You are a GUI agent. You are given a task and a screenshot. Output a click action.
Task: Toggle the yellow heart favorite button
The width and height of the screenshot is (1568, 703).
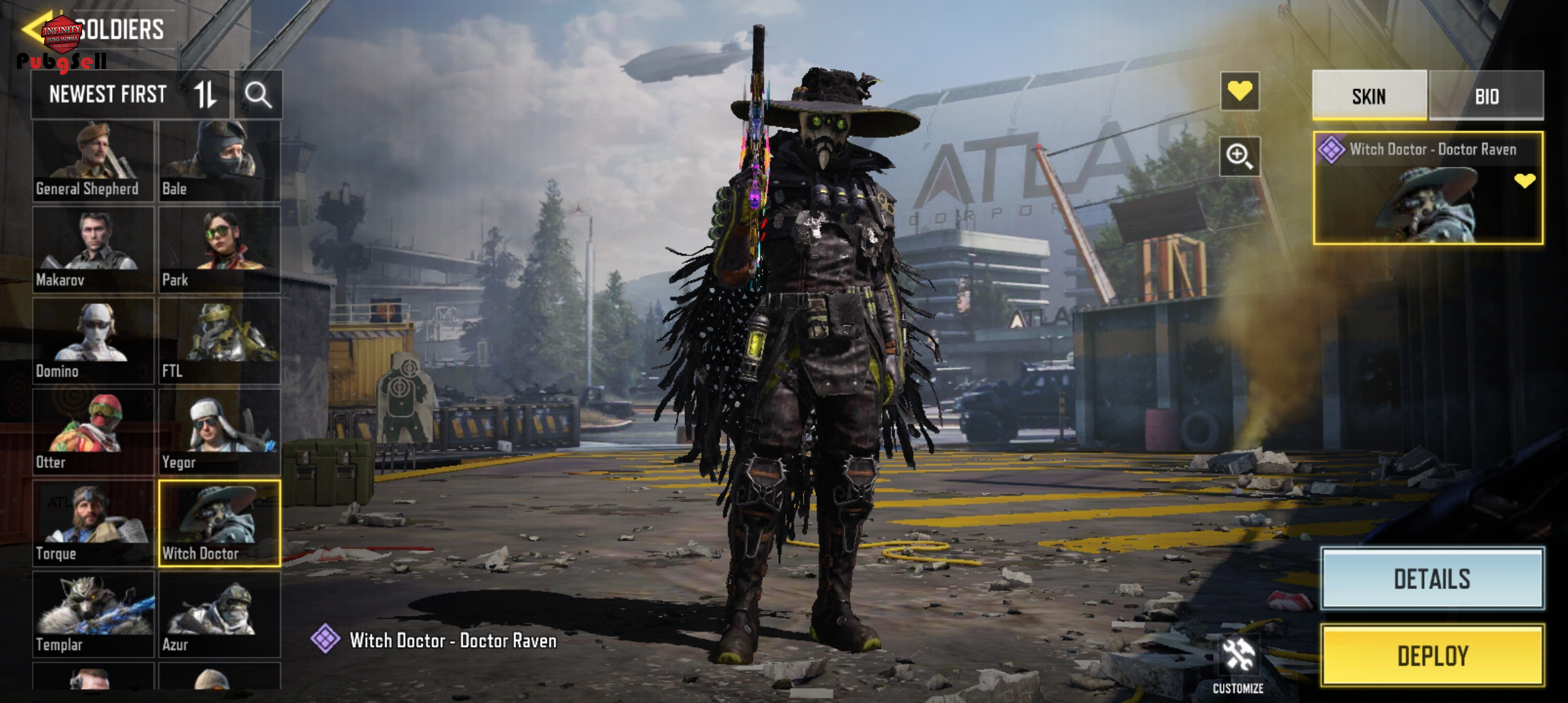point(1239,91)
